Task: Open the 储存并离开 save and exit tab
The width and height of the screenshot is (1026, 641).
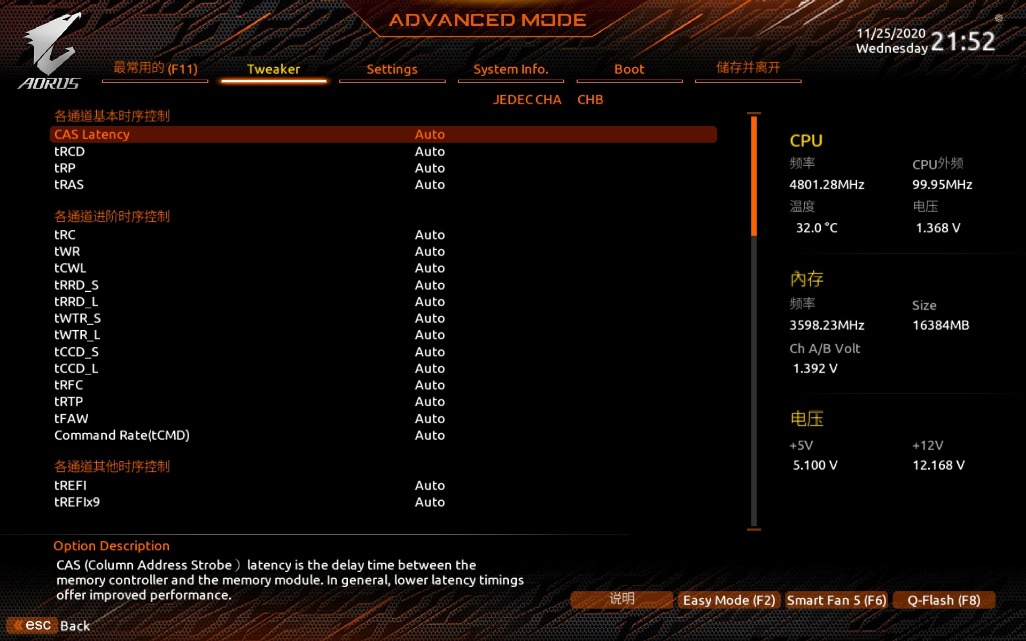Action: 747,68
